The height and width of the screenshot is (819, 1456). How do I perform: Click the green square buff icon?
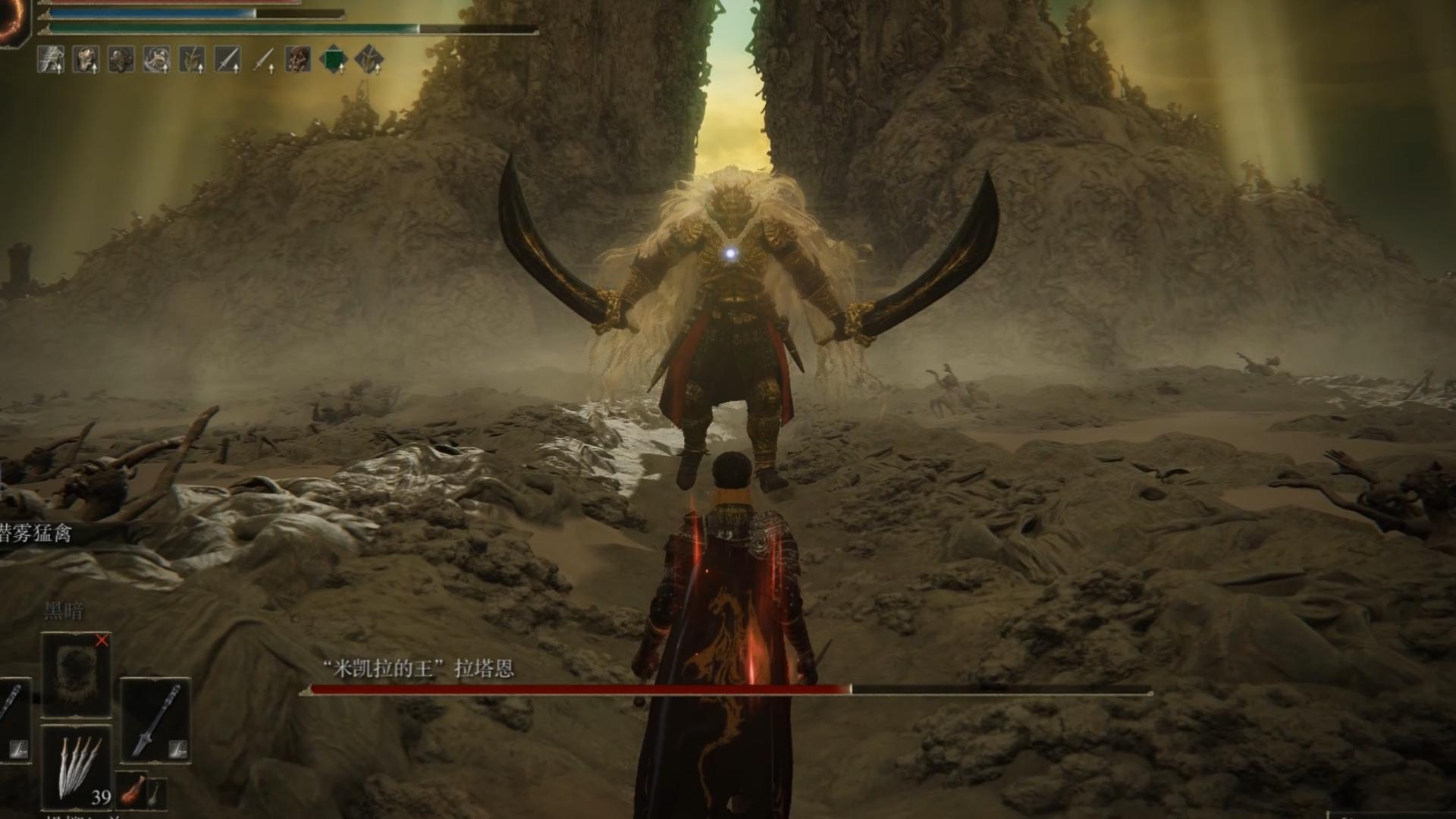(334, 59)
